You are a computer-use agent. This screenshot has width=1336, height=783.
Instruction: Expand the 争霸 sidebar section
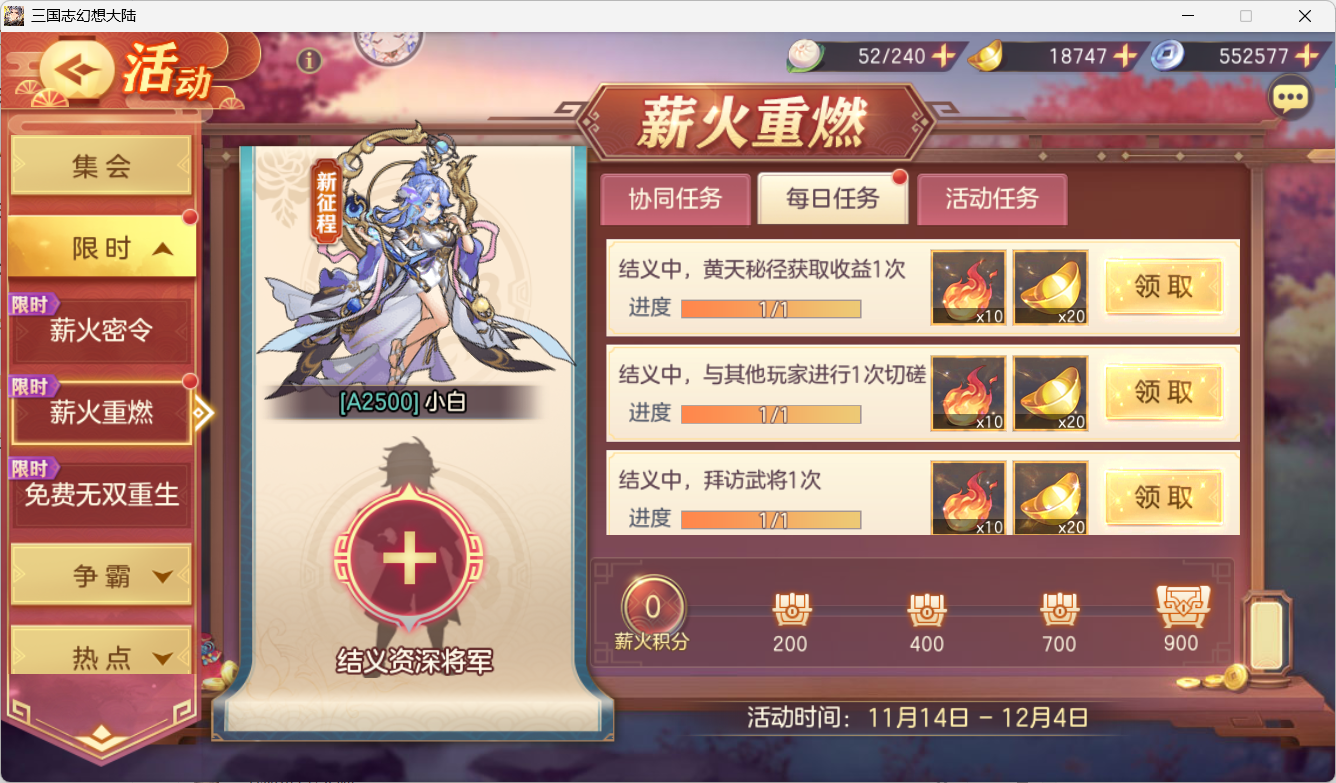(100, 574)
